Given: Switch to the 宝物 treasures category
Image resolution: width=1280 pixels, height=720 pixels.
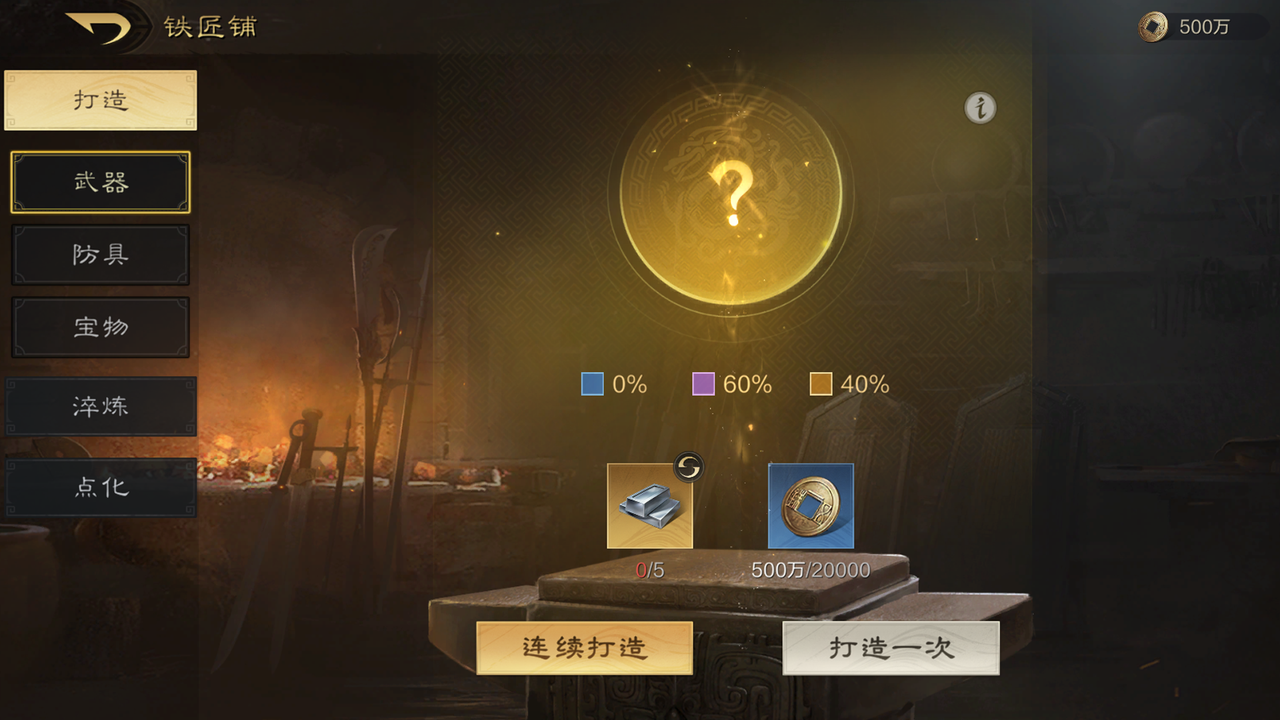Looking at the screenshot, I should point(100,327).
